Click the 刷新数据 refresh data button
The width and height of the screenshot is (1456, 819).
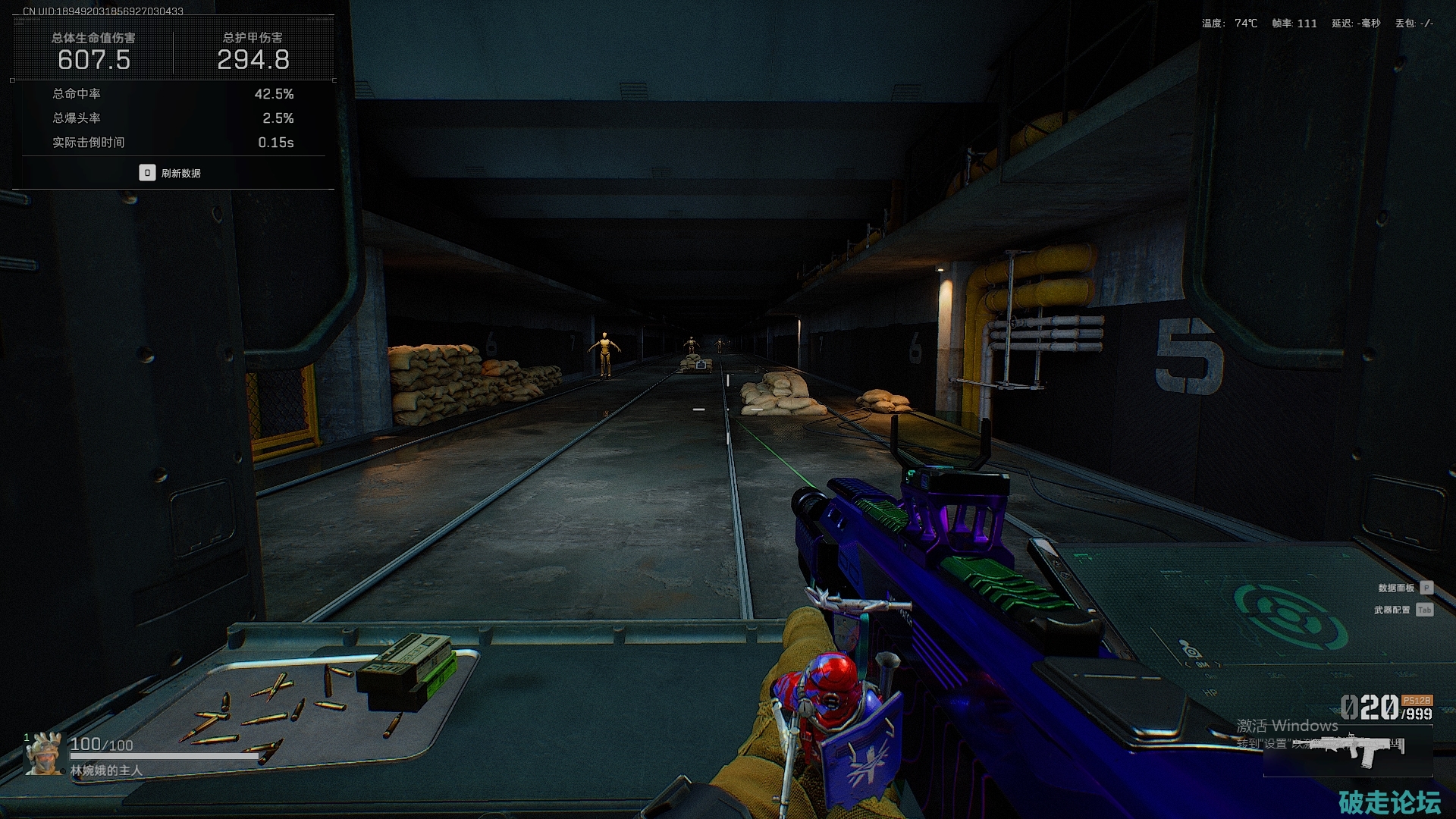coord(171,173)
